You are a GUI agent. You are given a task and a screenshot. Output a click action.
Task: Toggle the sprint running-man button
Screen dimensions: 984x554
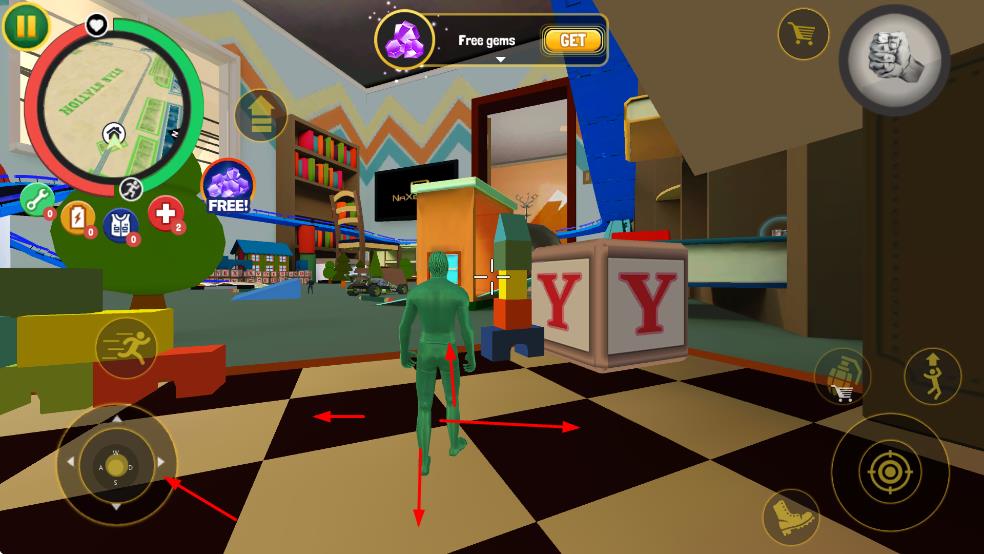127,348
